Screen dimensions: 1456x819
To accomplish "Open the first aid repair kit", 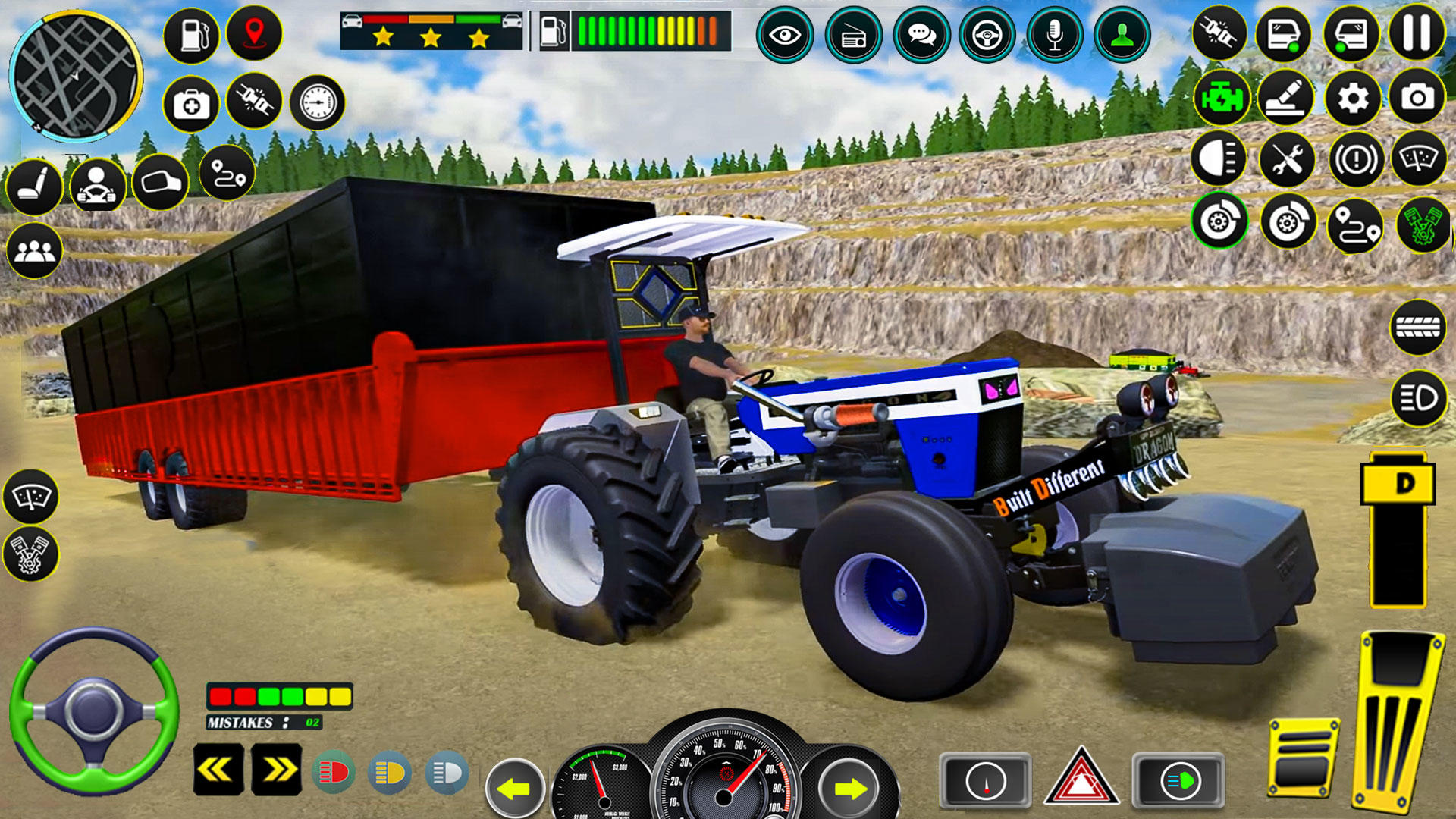I will 190,104.
